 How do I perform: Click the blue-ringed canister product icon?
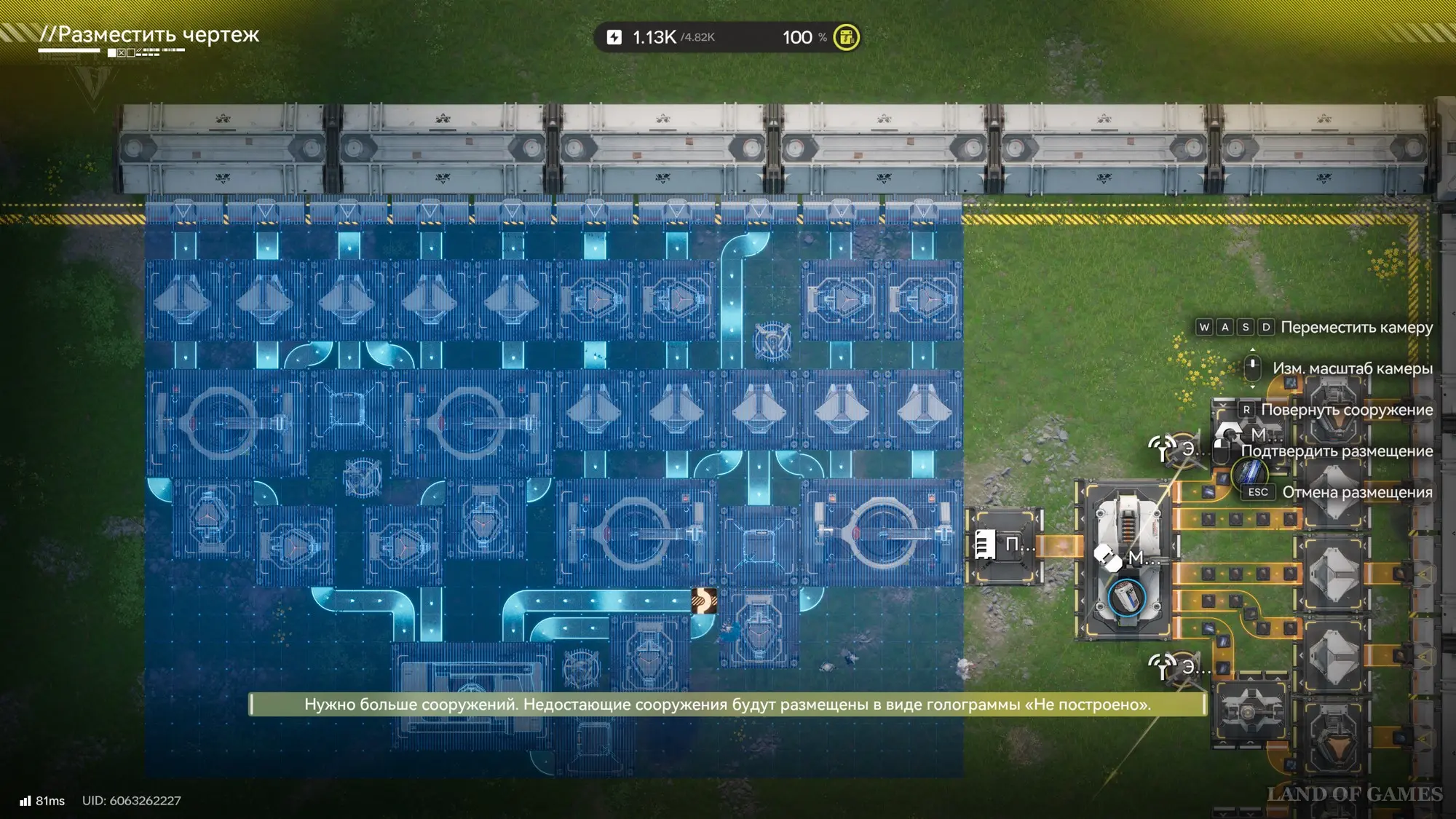(x=1126, y=598)
